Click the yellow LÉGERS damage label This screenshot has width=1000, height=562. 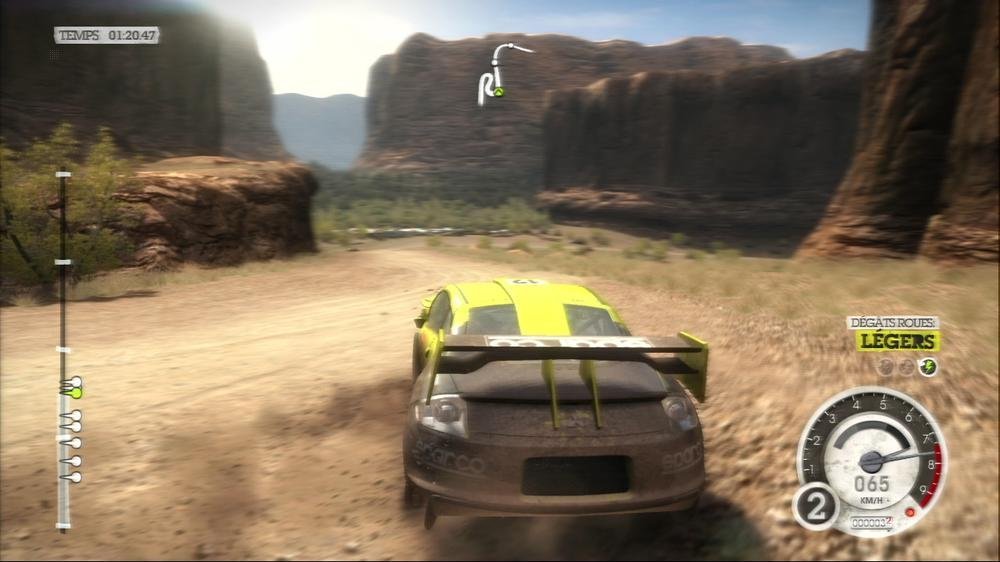click(x=896, y=342)
